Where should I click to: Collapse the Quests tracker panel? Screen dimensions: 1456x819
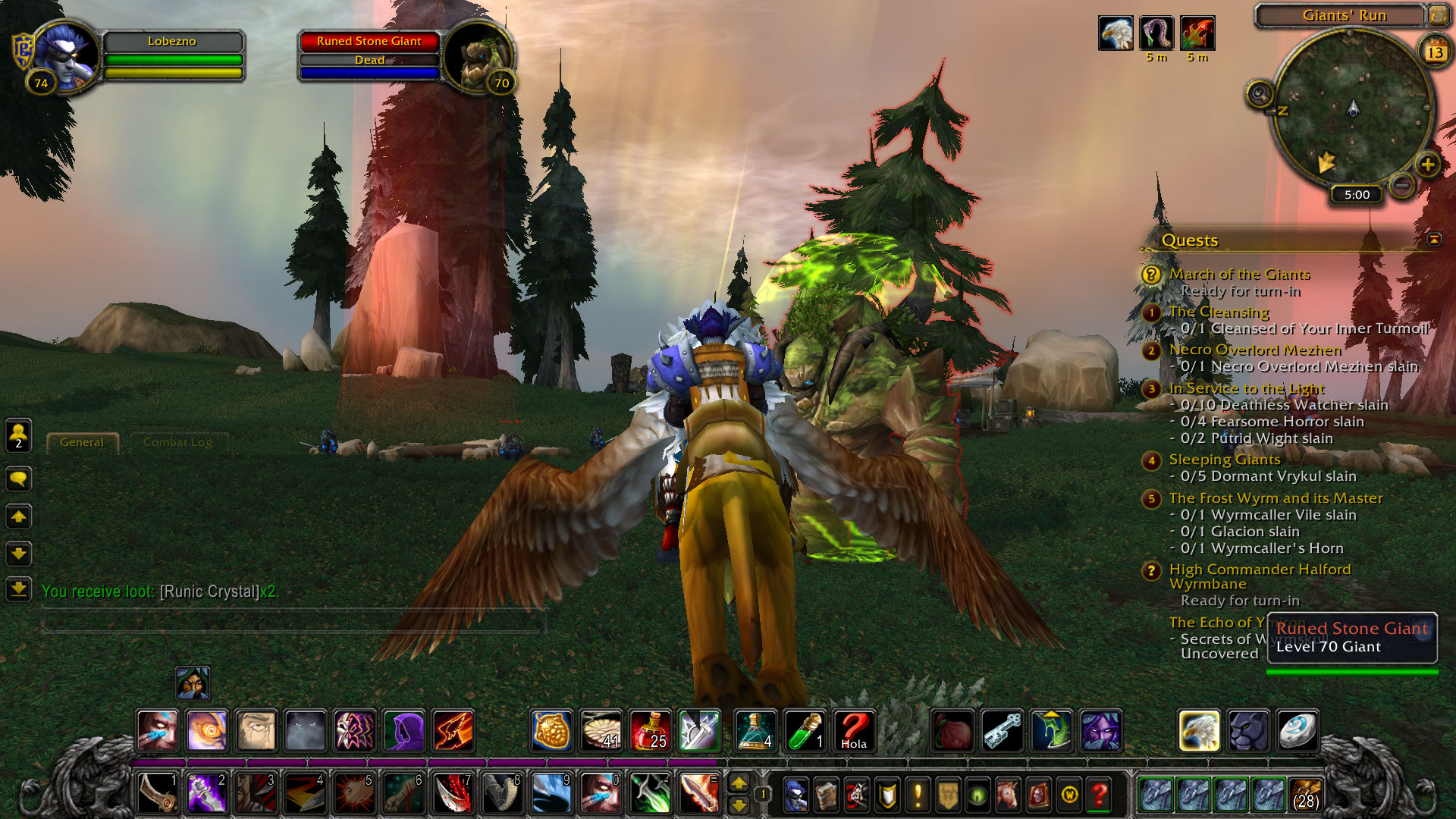click(x=1434, y=240)
